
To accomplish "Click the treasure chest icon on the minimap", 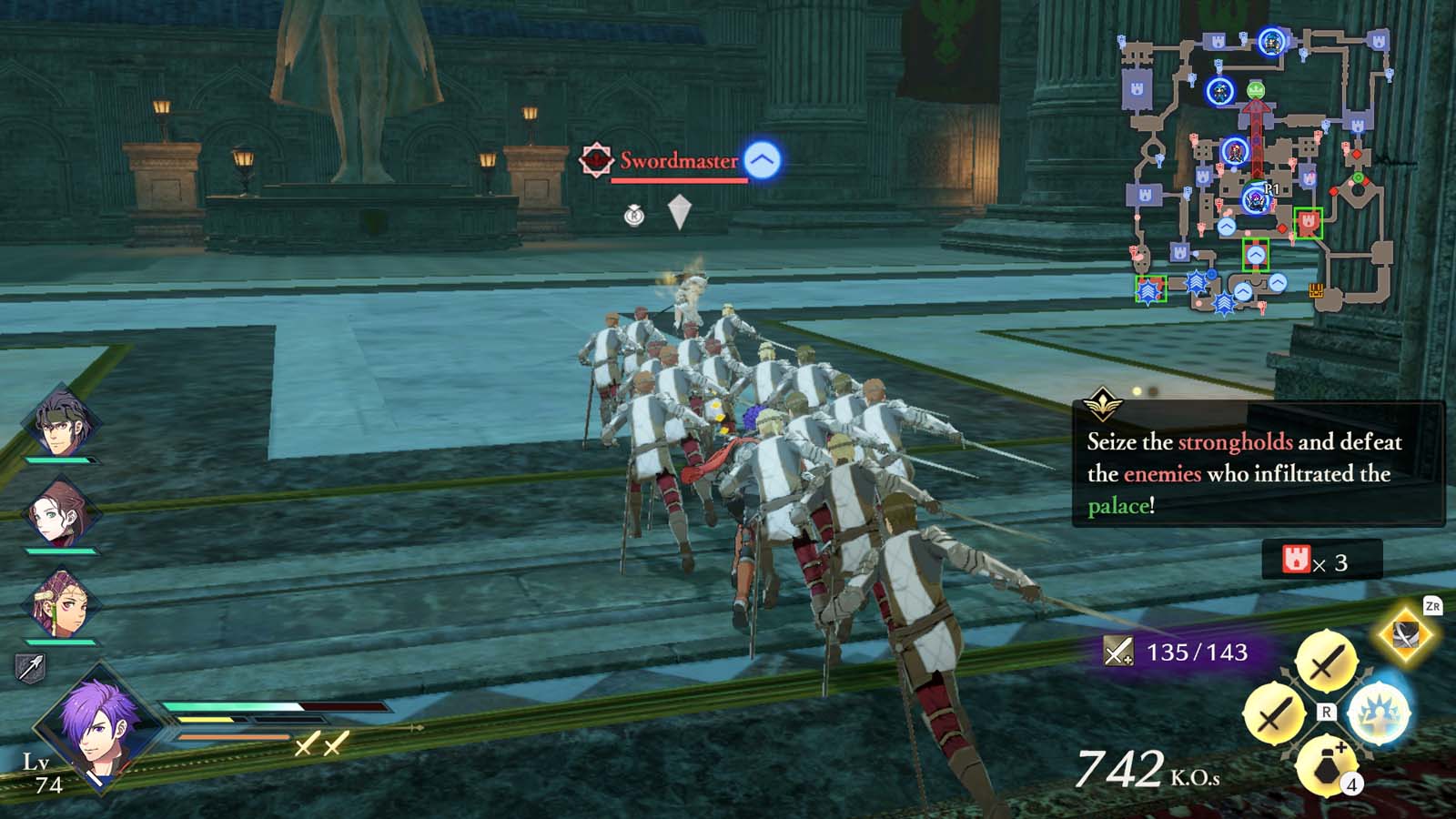I will tap(1316, 291).
